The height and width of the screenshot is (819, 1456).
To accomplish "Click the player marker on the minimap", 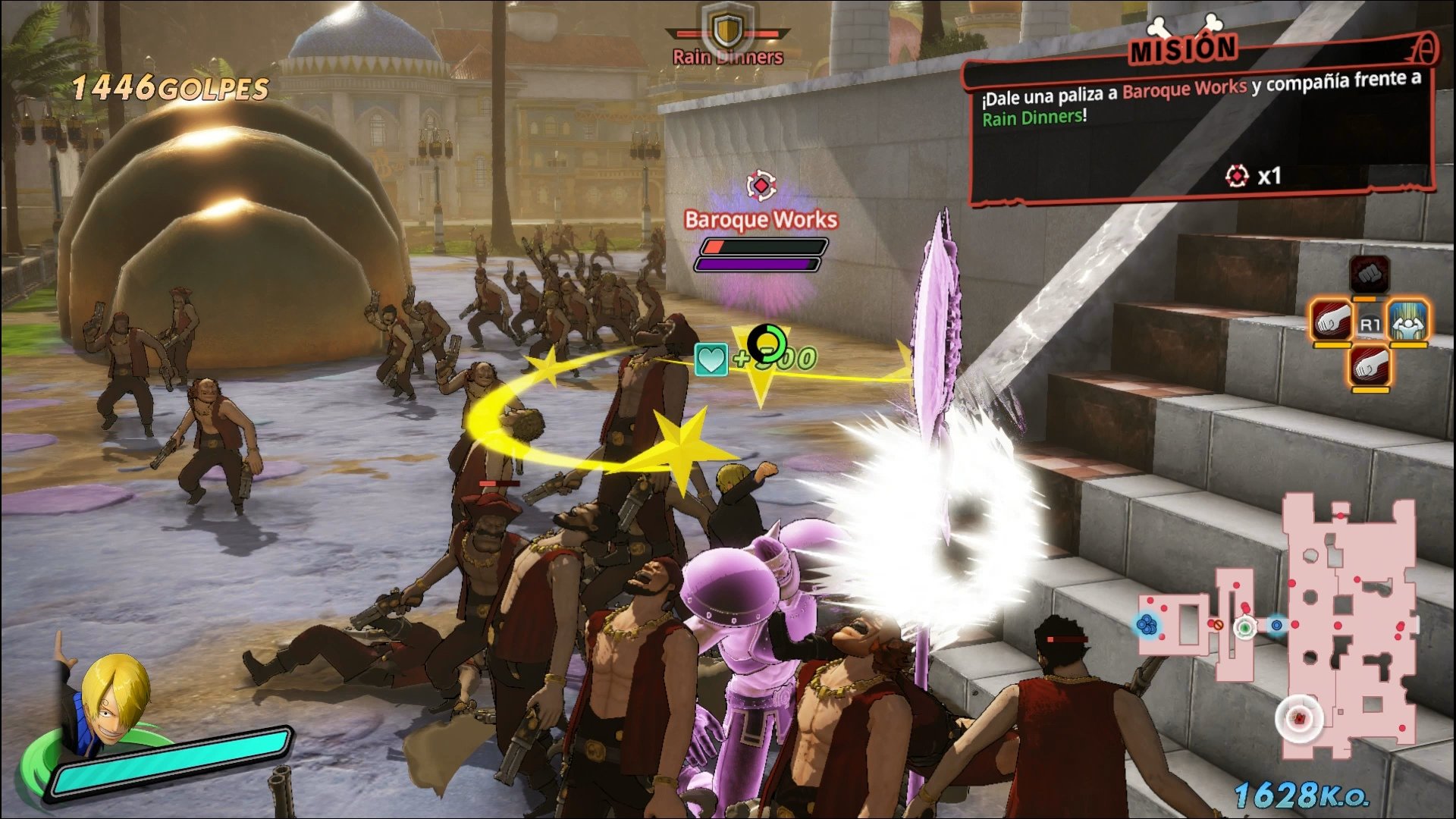I will pyautogui.click(x=1244, y=628).
